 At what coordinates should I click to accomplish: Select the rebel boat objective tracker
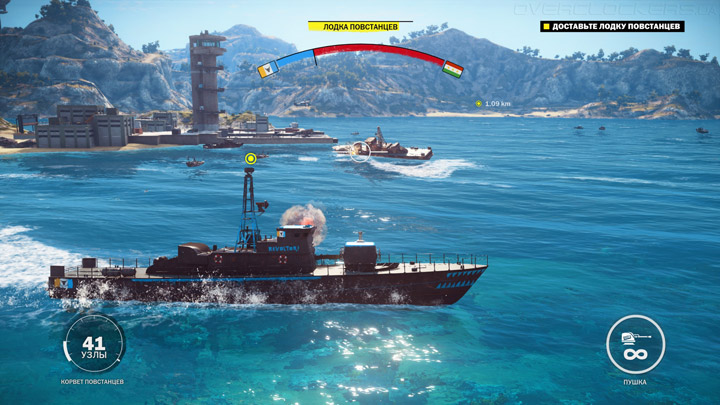[612, 26]
